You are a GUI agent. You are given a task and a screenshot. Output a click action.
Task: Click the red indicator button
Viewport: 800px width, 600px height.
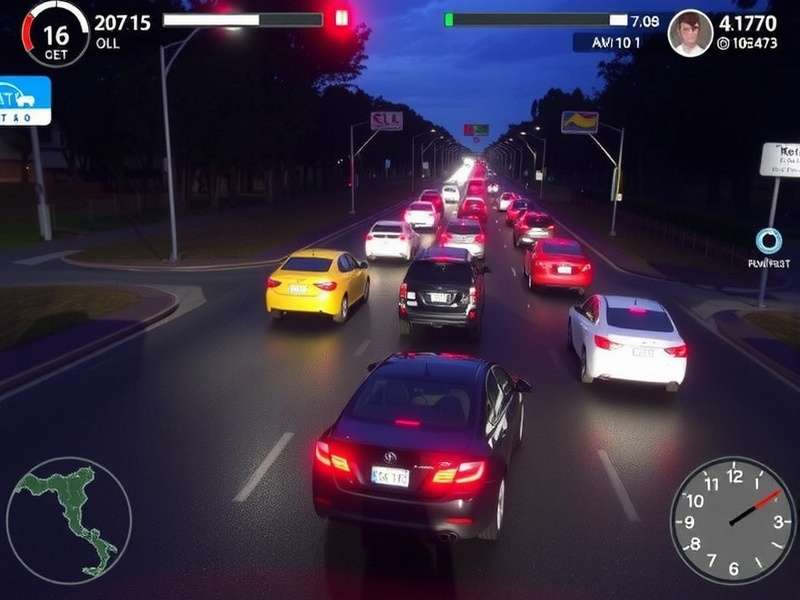tap(342, 17)
